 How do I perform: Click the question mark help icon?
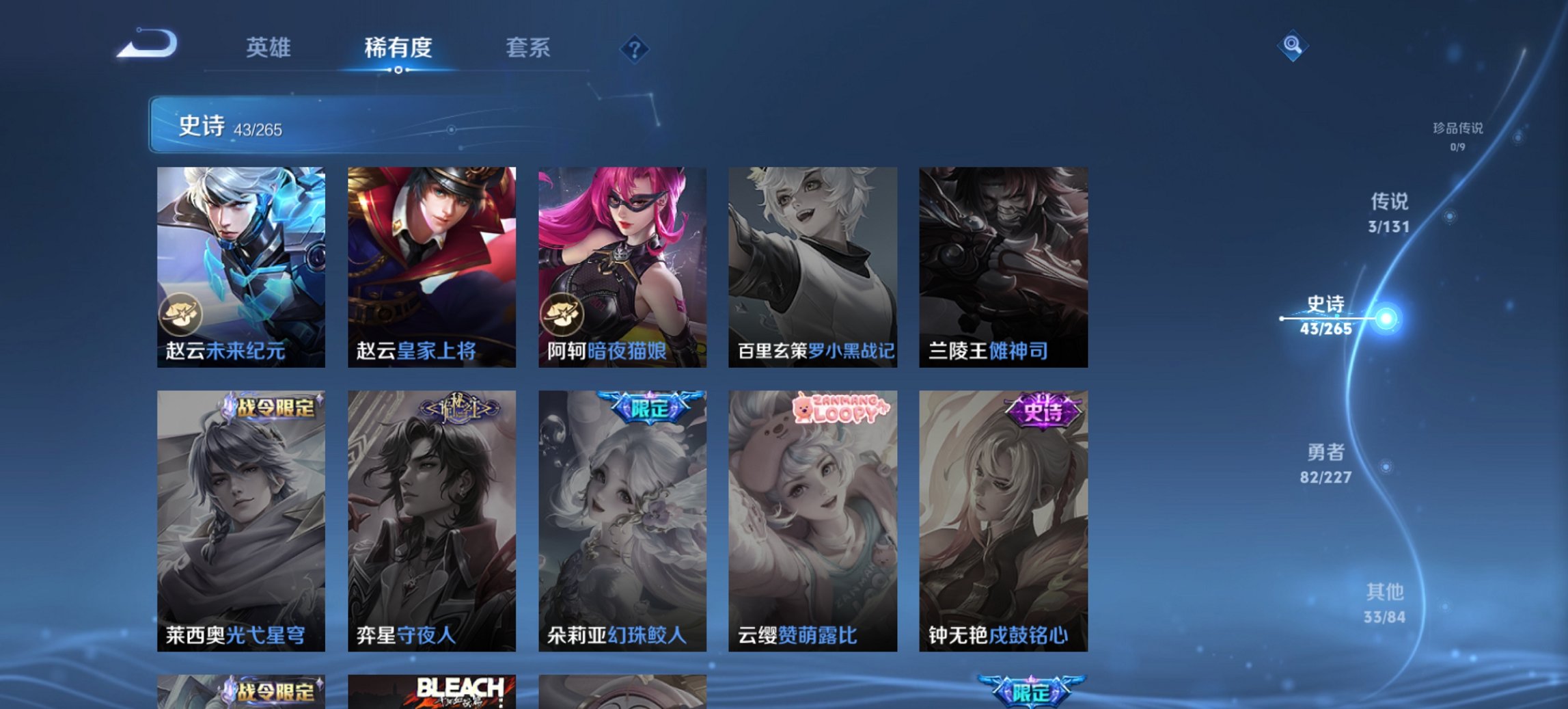pyautogui.click(x=634, y=48)
